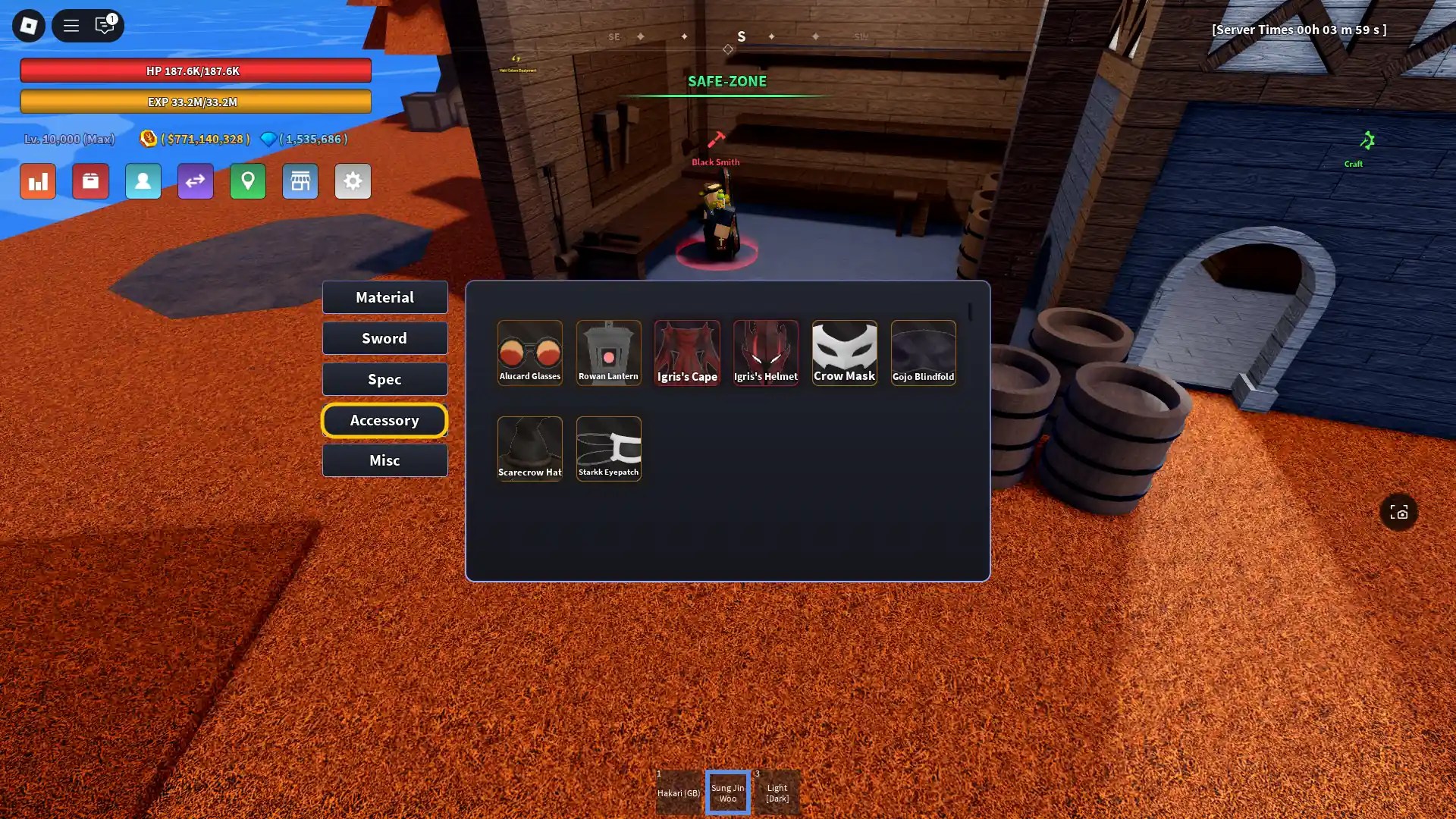
Task: Switch to the Material category
Action: point(384,297)
